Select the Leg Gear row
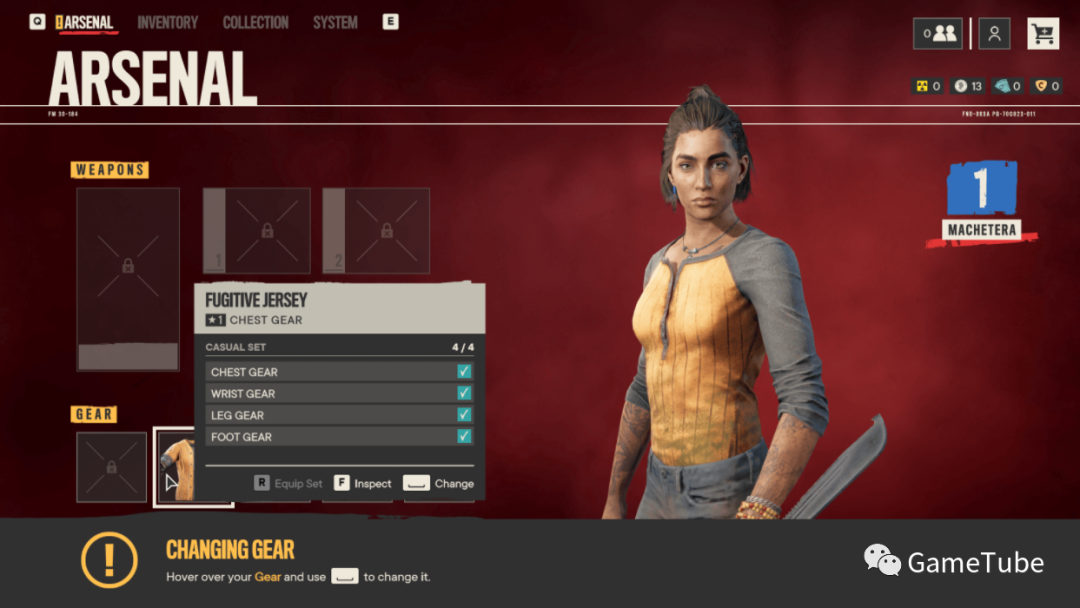The width and height of the screenshot is (1080, 608). click(339, 415)
